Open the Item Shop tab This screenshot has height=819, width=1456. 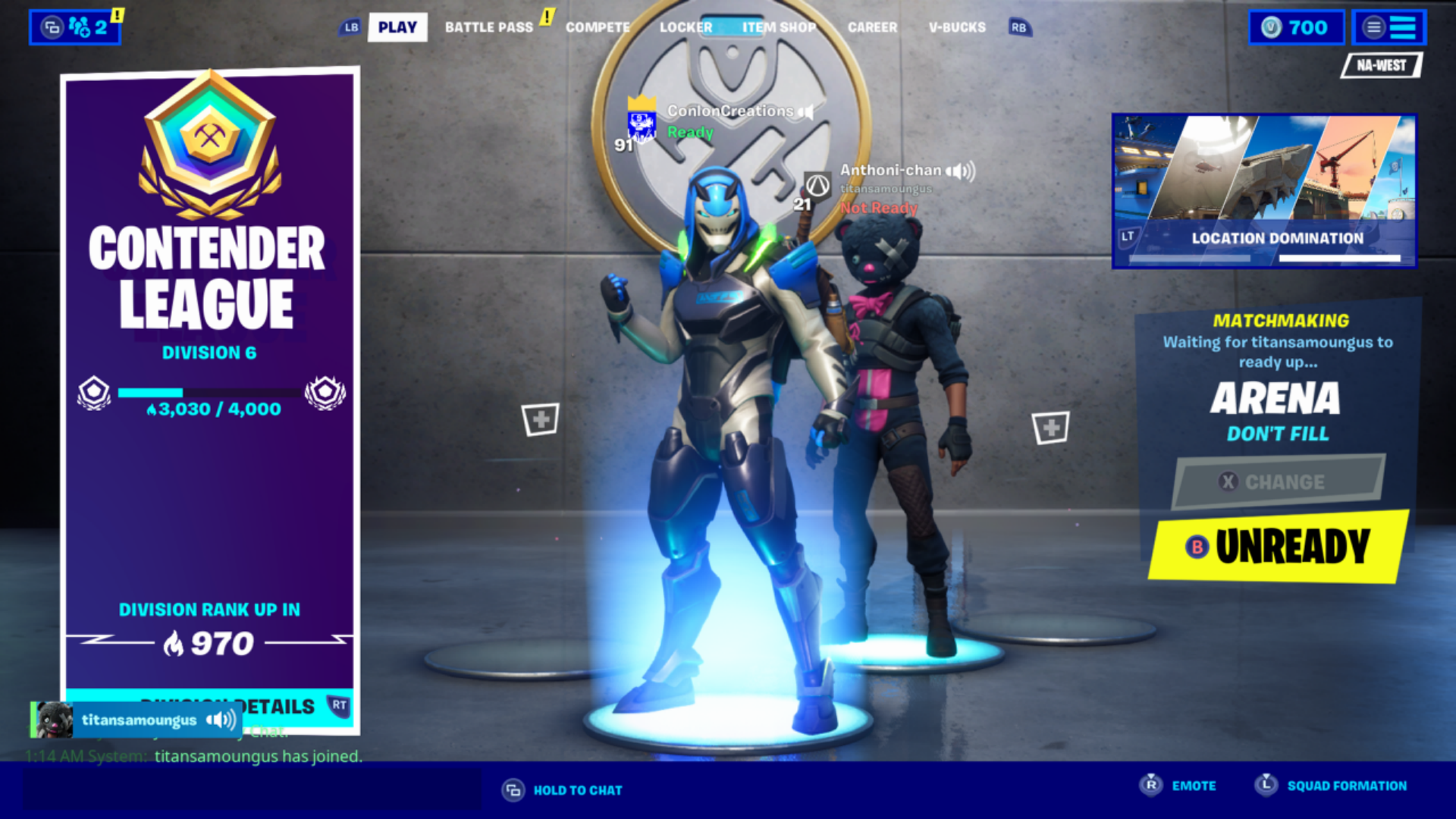pos(779,27)
